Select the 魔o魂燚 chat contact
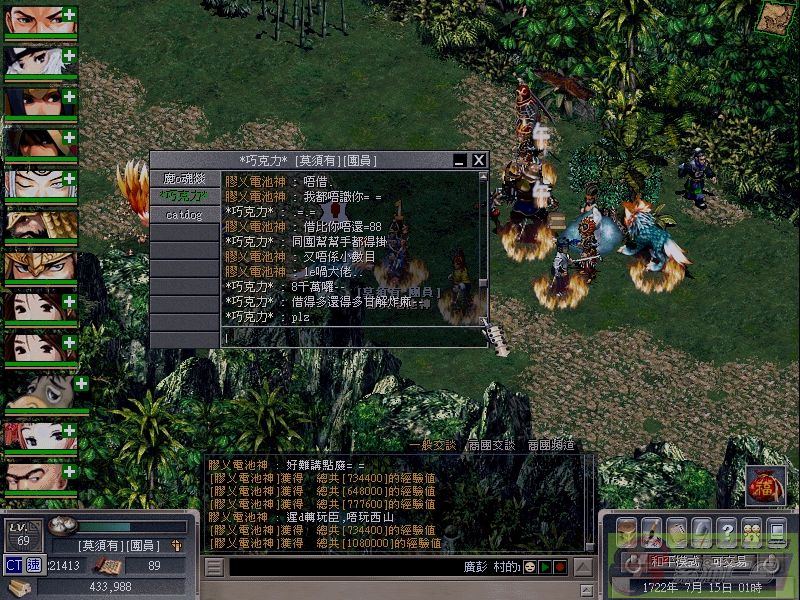The width and height of the screenshot is (800, 600). click(x=184, y=179)
